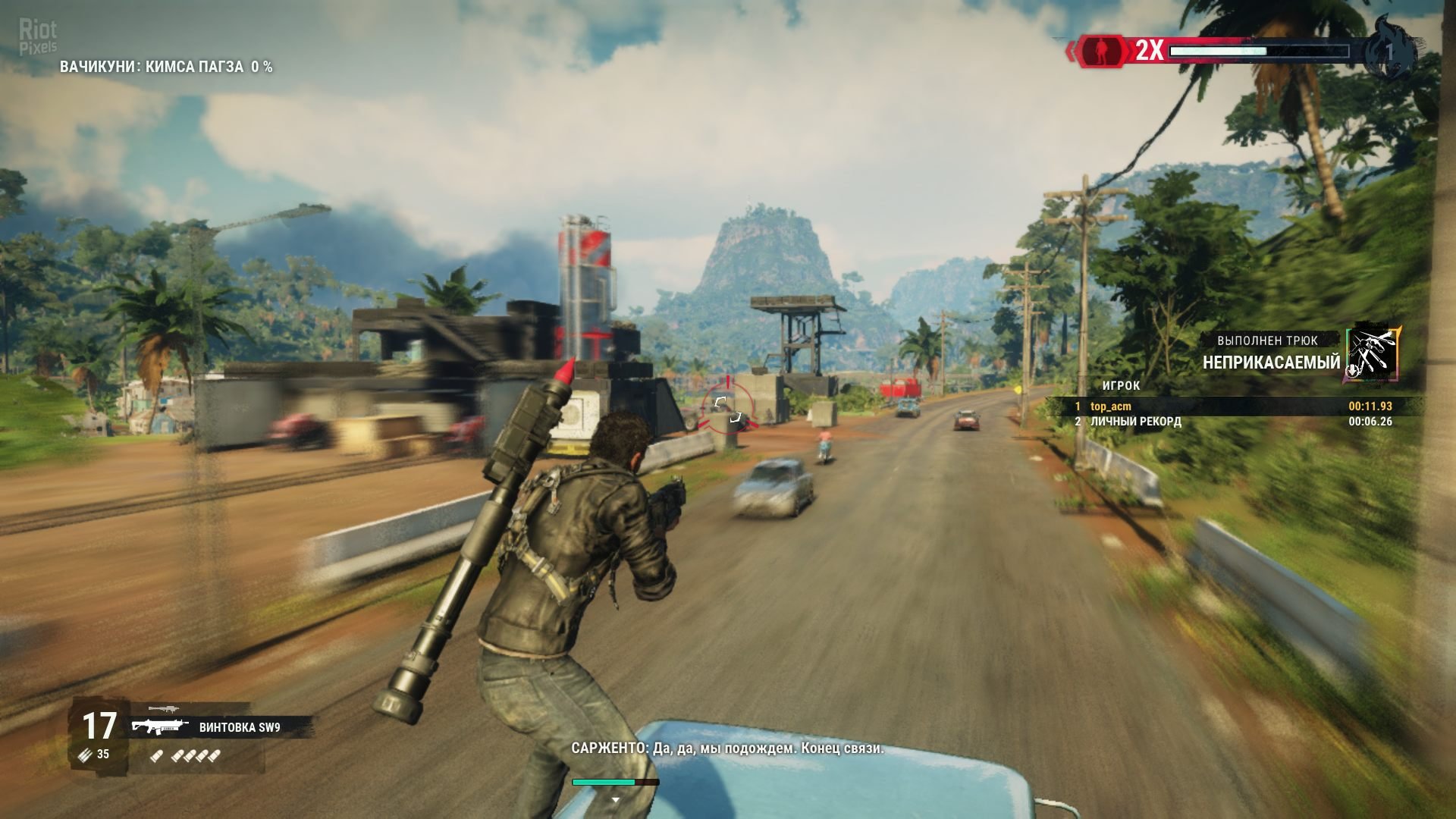The image size is (1456, 819).
Task: Select the SW9 rifle weapon icon
Action: [x=159, y=727]
